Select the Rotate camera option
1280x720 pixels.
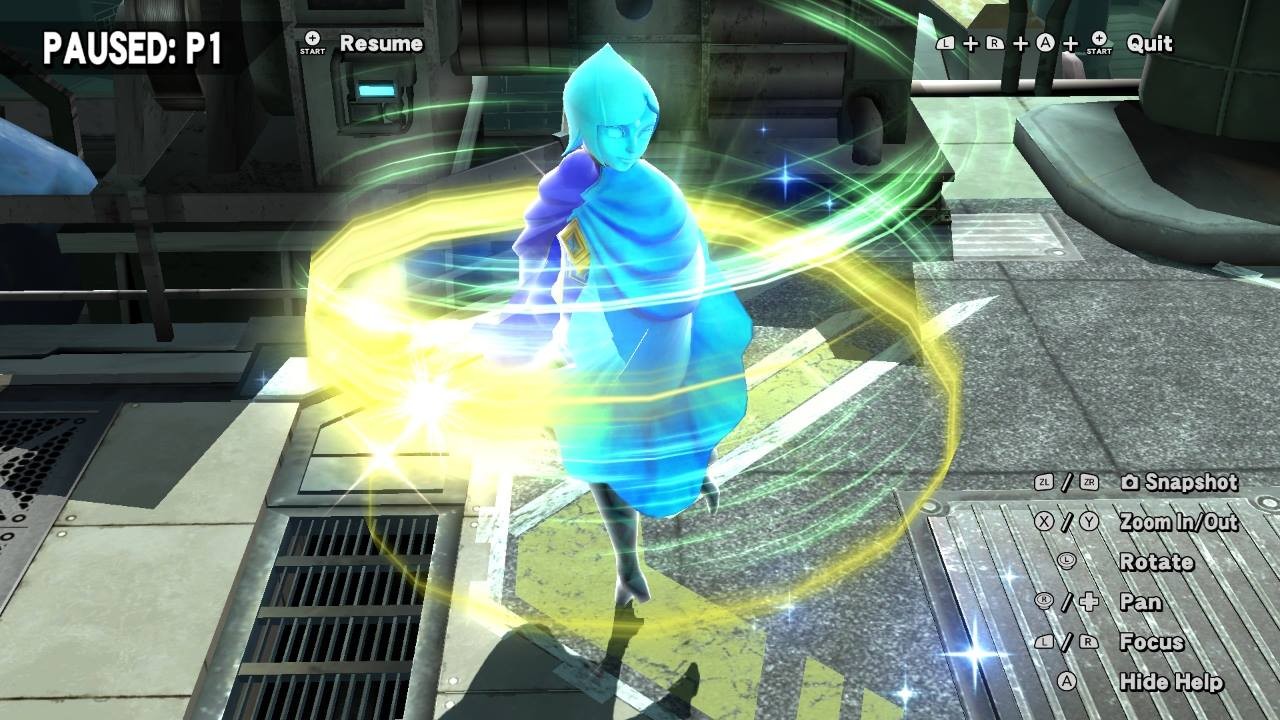click(x=1158, y=562)
